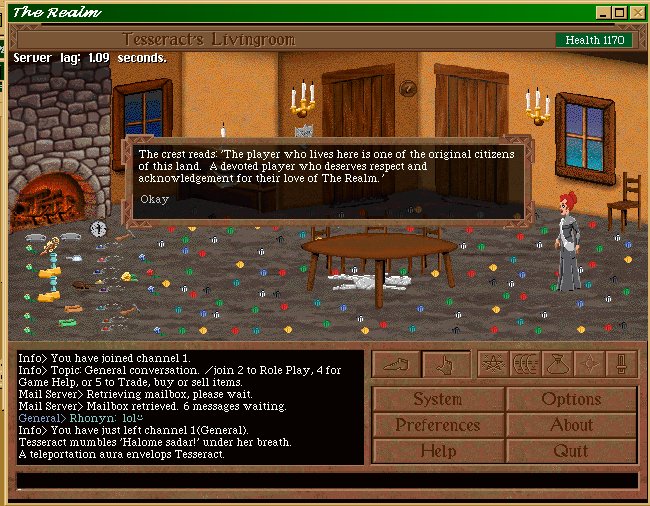Open the Help screen

[438, 451]
